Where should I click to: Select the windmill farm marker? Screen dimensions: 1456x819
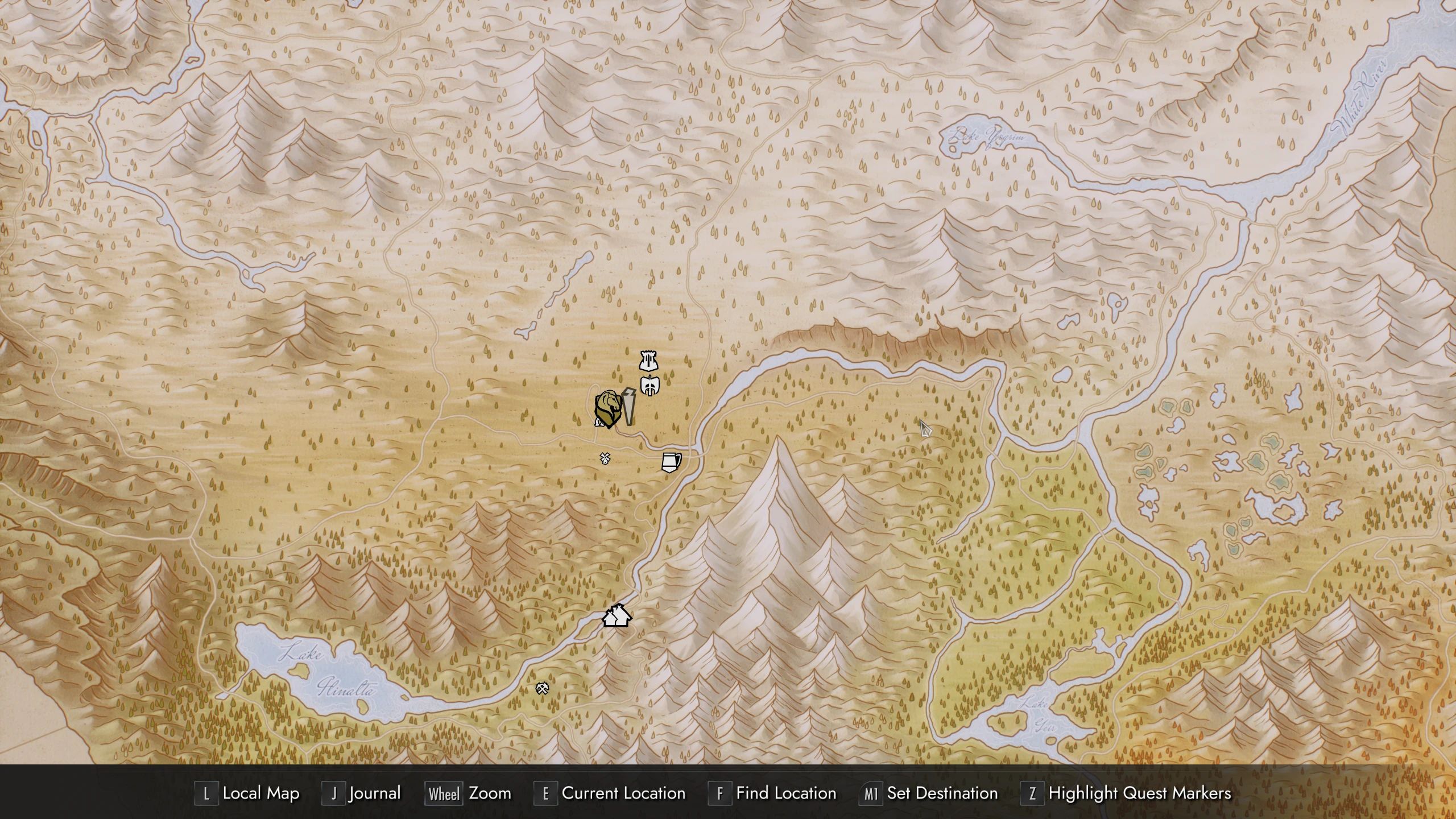click(605, 460)
